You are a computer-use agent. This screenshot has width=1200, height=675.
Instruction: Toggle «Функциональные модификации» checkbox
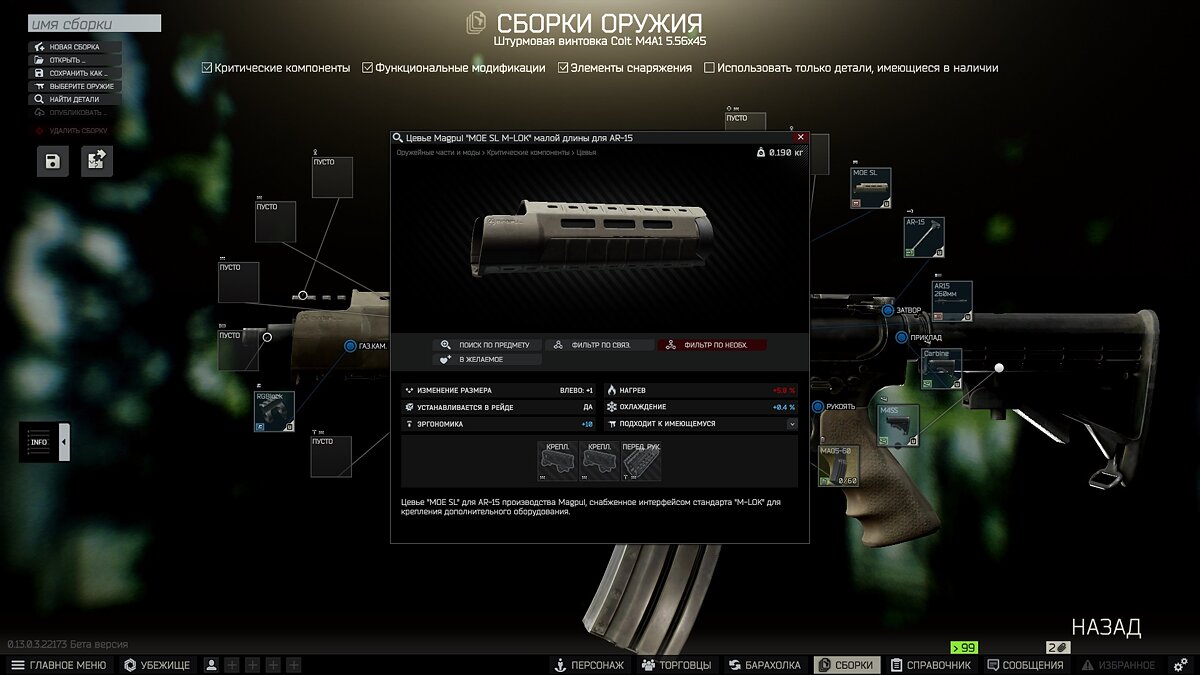(x=367, y=68)
